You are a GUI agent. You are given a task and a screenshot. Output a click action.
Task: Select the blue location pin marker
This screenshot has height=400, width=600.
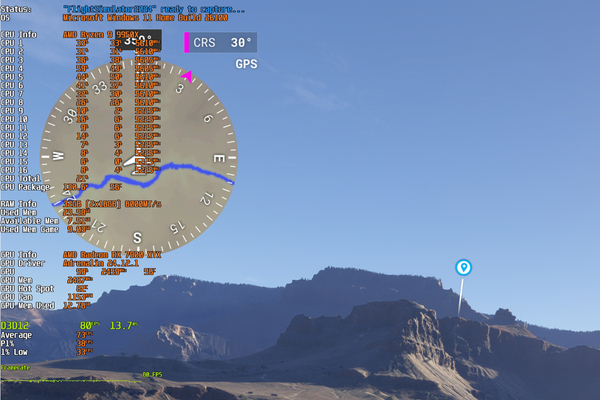click(x=464, y=267)
